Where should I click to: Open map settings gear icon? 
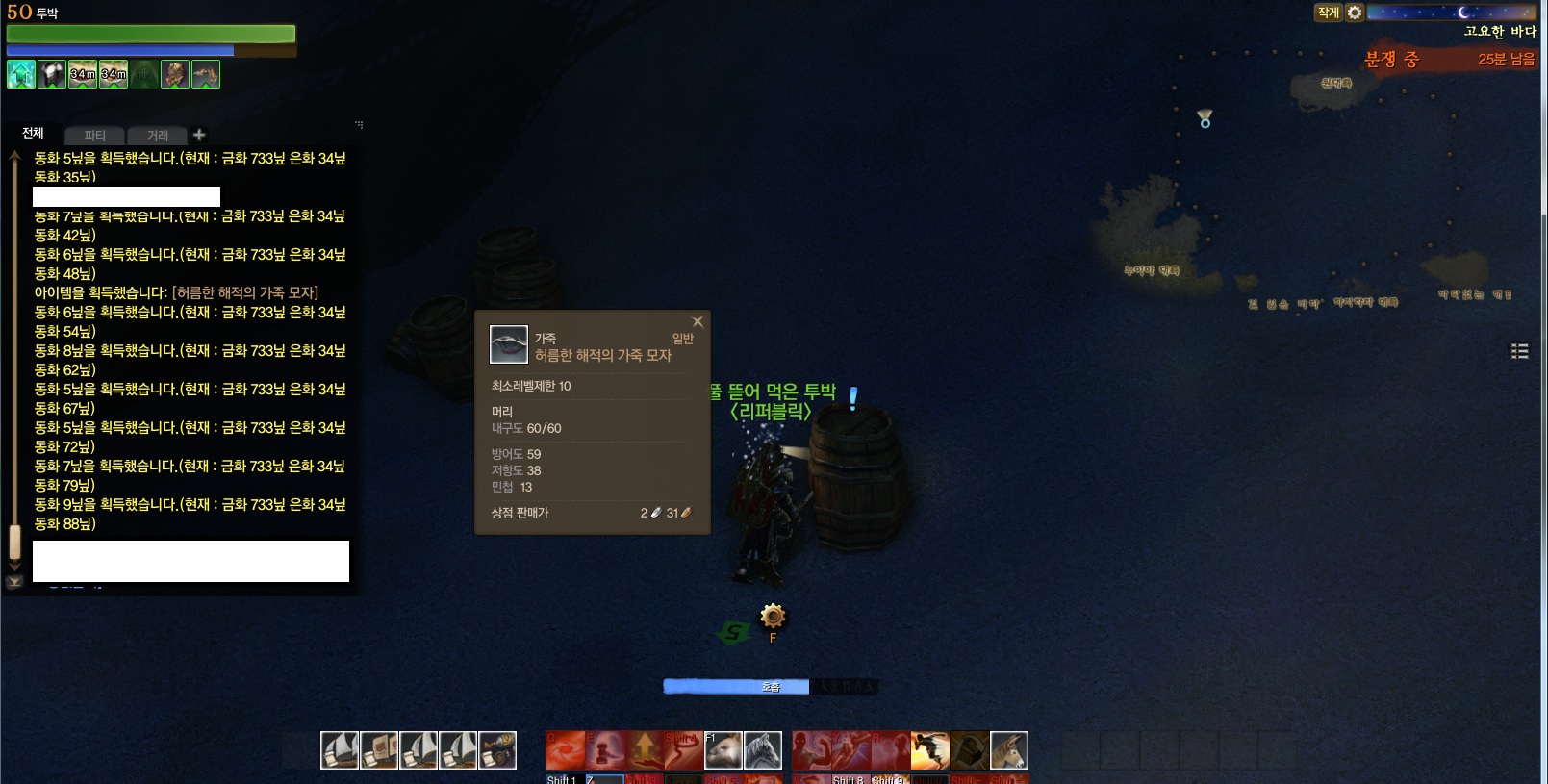[x=1355, y=13]
